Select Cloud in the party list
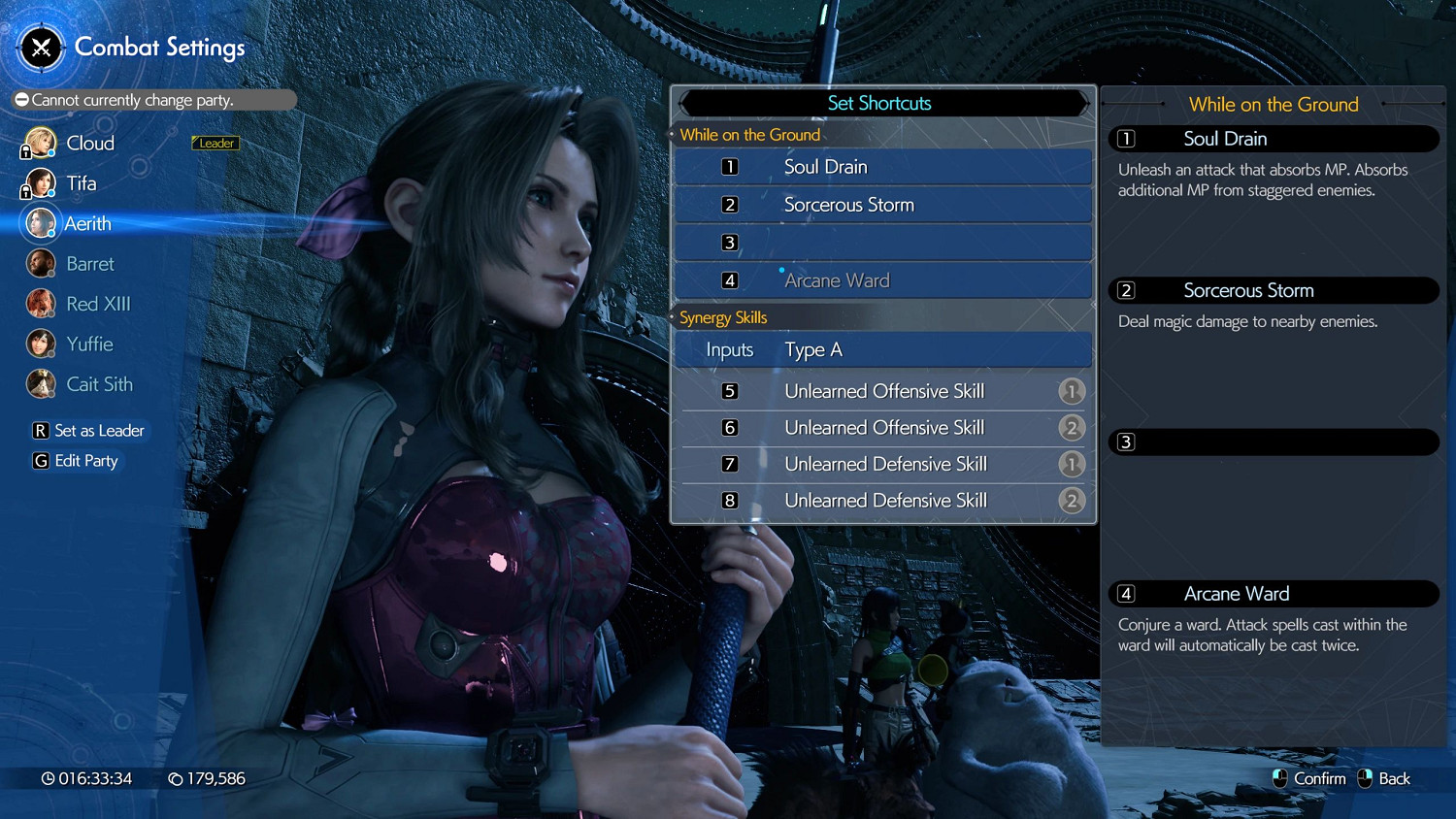The image size is (1456, 819). click(x=89, y=144)
